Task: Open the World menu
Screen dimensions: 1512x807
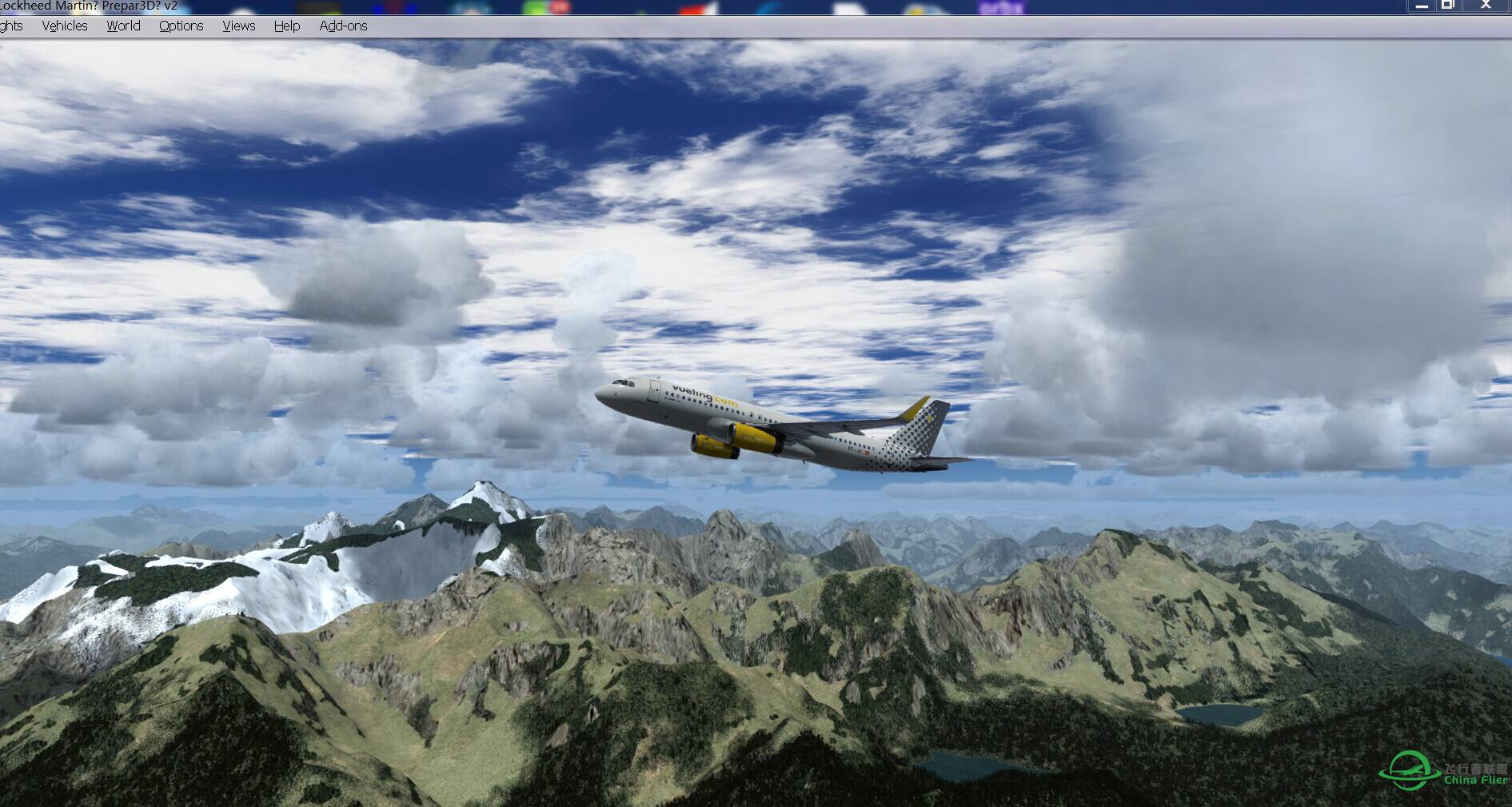Action: pyautogui.click(x=123, y=26)
